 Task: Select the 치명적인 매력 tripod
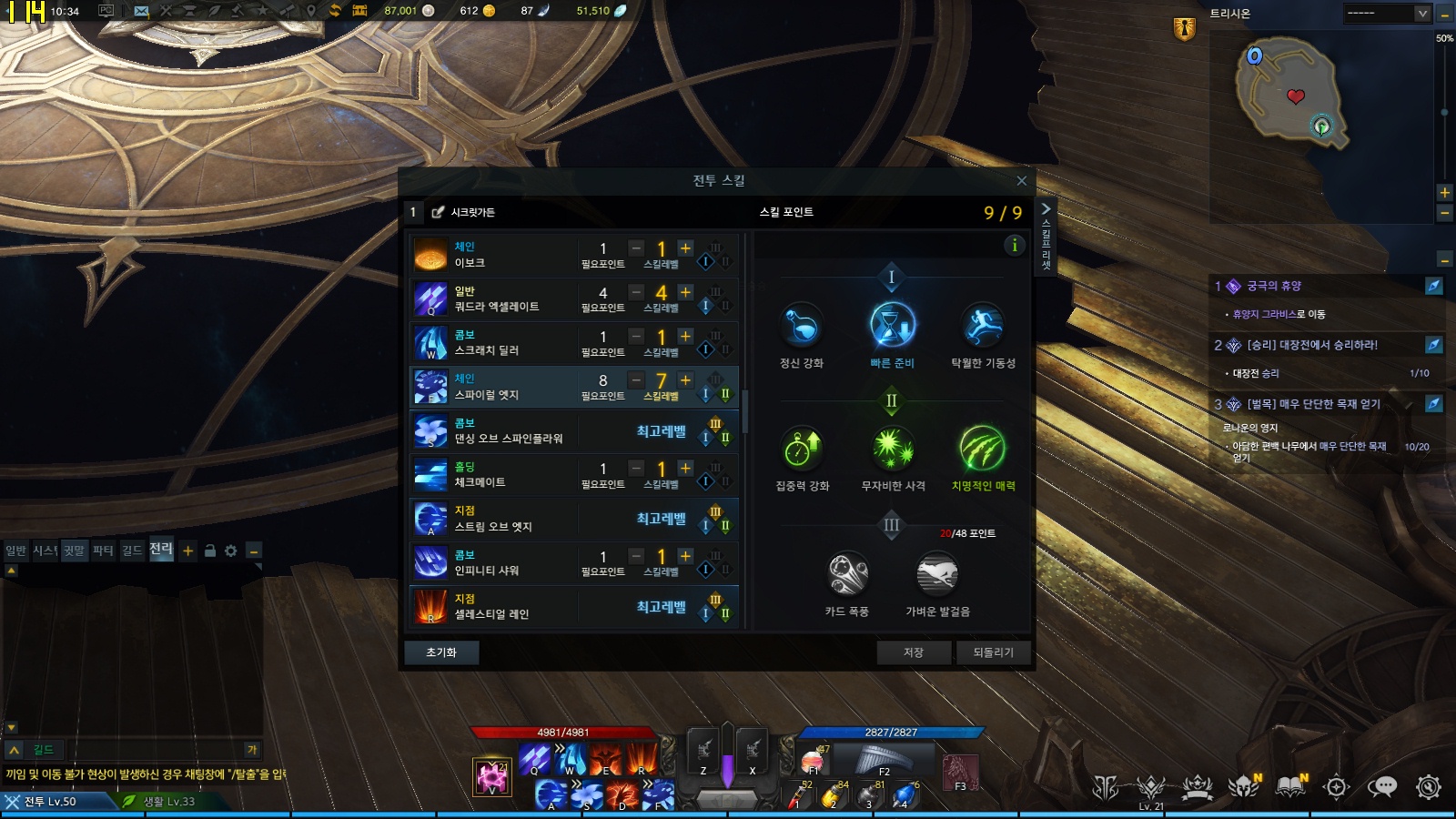point(983,449)
